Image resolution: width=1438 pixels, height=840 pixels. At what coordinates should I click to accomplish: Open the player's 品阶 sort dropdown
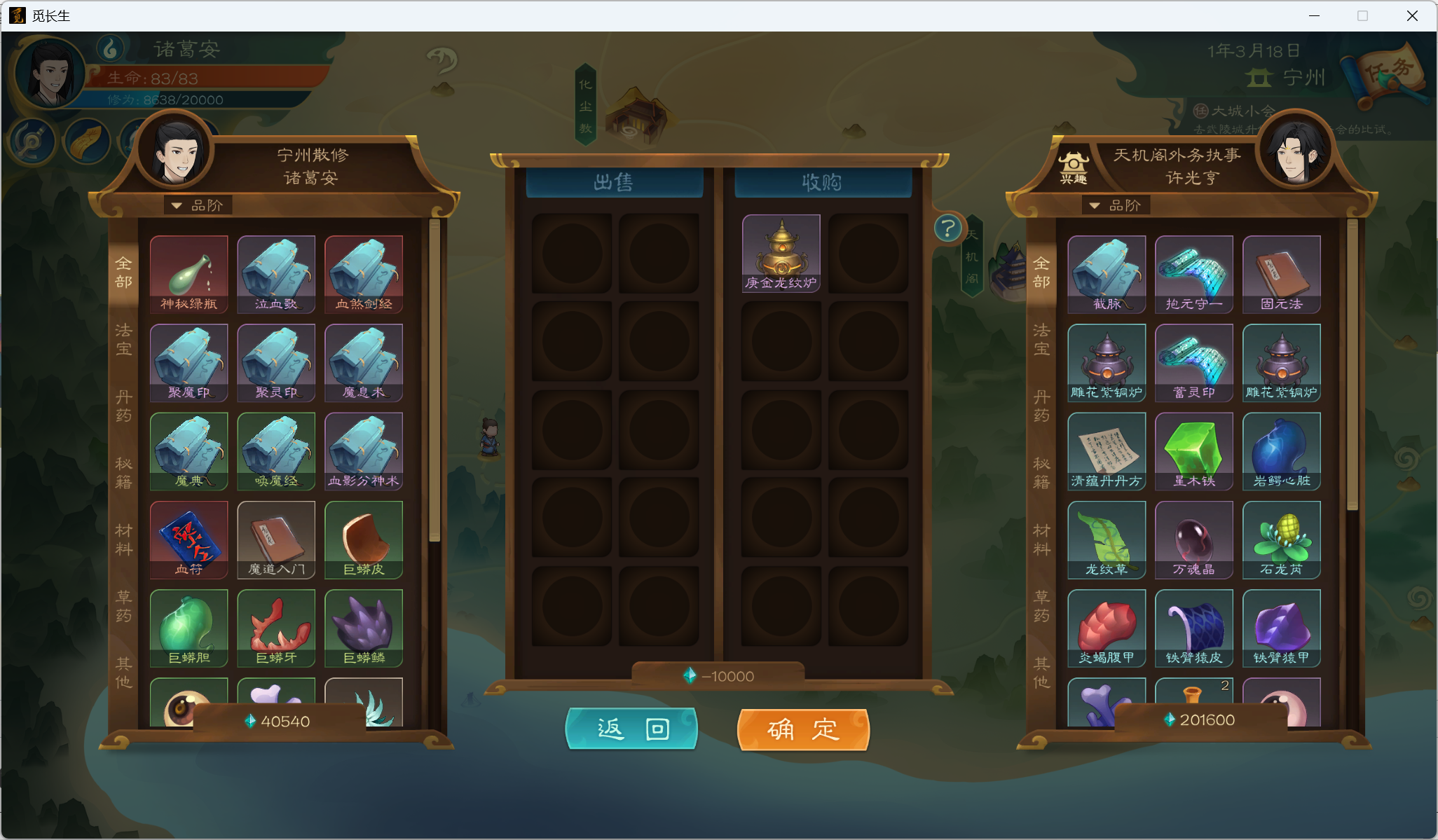tap(198, 205)
